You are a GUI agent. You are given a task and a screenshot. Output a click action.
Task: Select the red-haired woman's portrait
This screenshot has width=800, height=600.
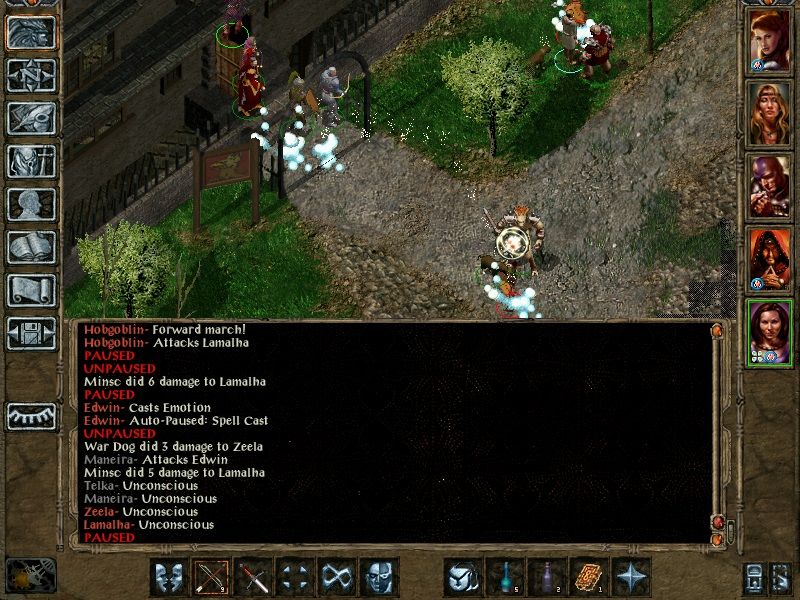click(770, 42)
